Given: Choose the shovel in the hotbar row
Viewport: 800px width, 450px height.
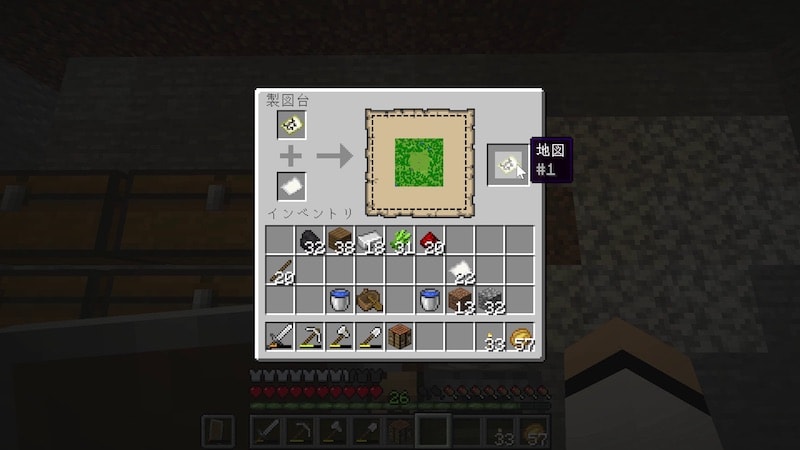Looking at the screenshot, I should tap(370, 337).
